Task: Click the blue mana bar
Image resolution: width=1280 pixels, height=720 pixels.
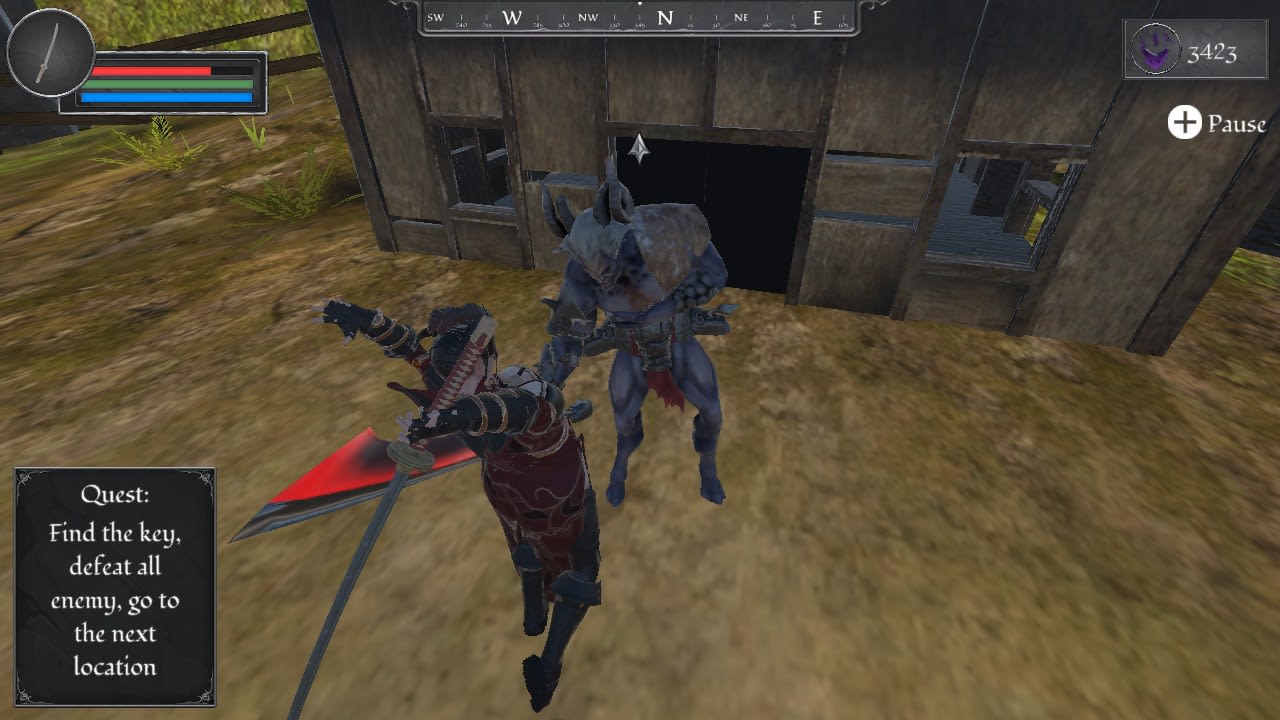Action: click(165, 98)
